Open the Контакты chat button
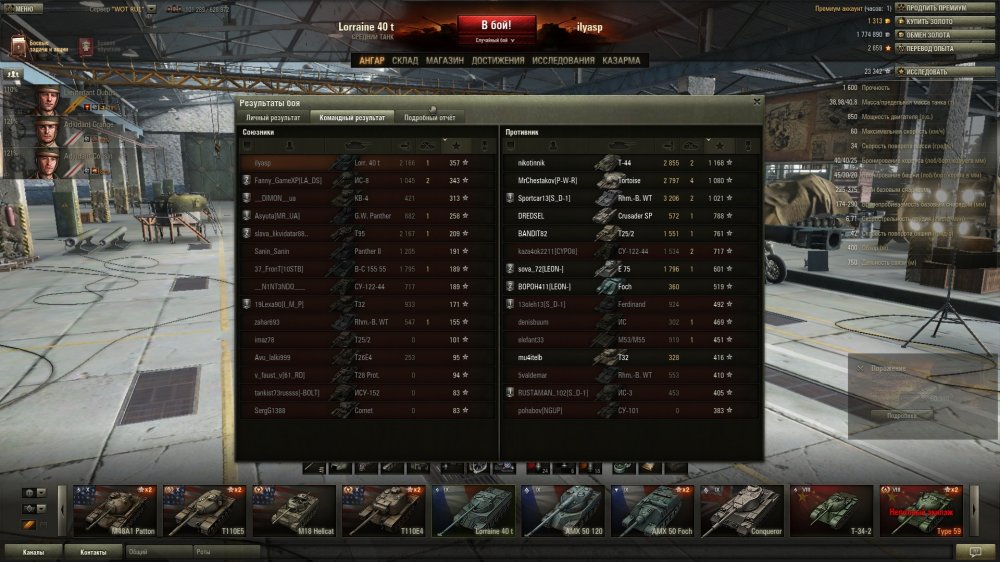Viewport: 1000px width, 562px height. point(93,551)
